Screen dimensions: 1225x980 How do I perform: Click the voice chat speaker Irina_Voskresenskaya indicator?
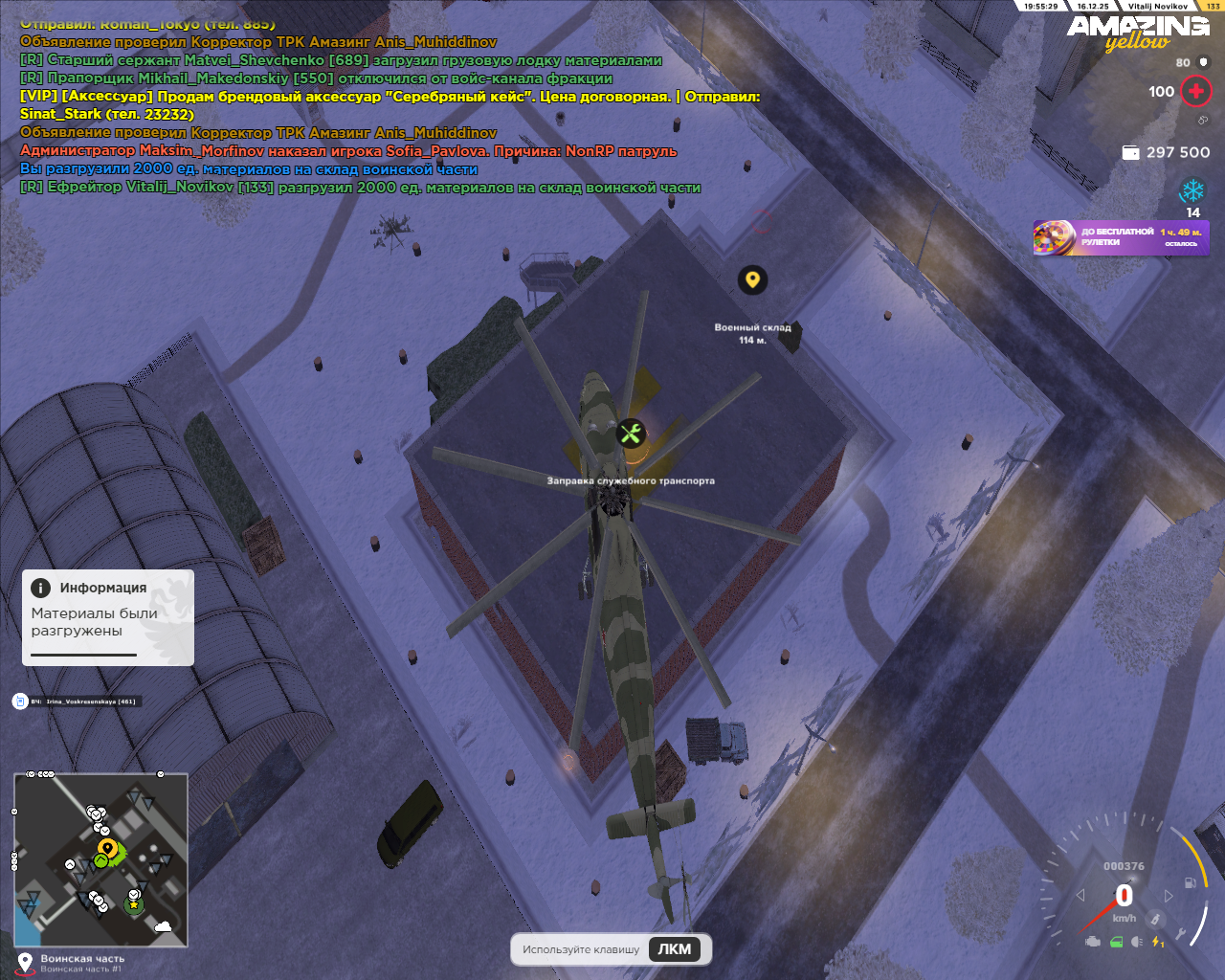pyautogui.click(x=20, y=702)
